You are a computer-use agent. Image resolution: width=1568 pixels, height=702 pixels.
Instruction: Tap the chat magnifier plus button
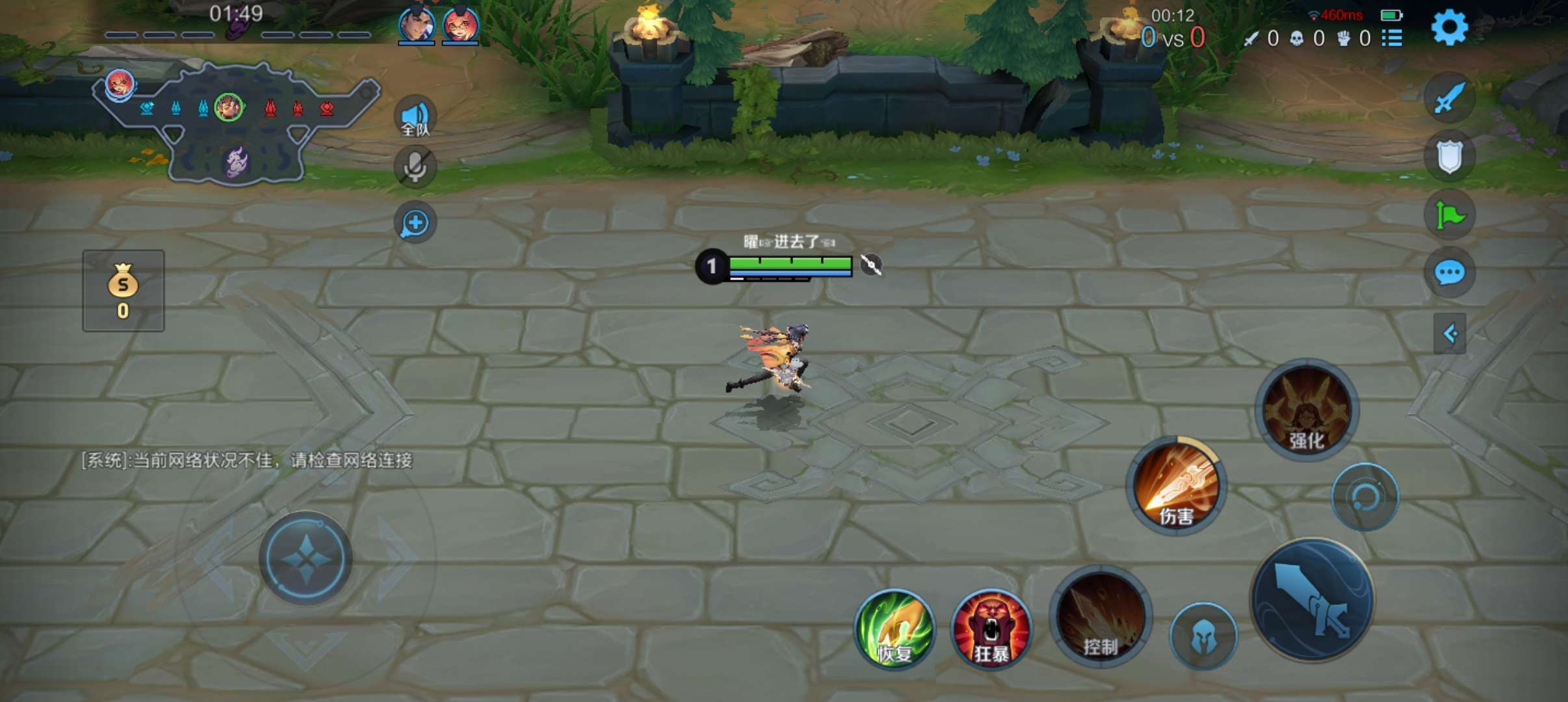click(x=415, y=223)
